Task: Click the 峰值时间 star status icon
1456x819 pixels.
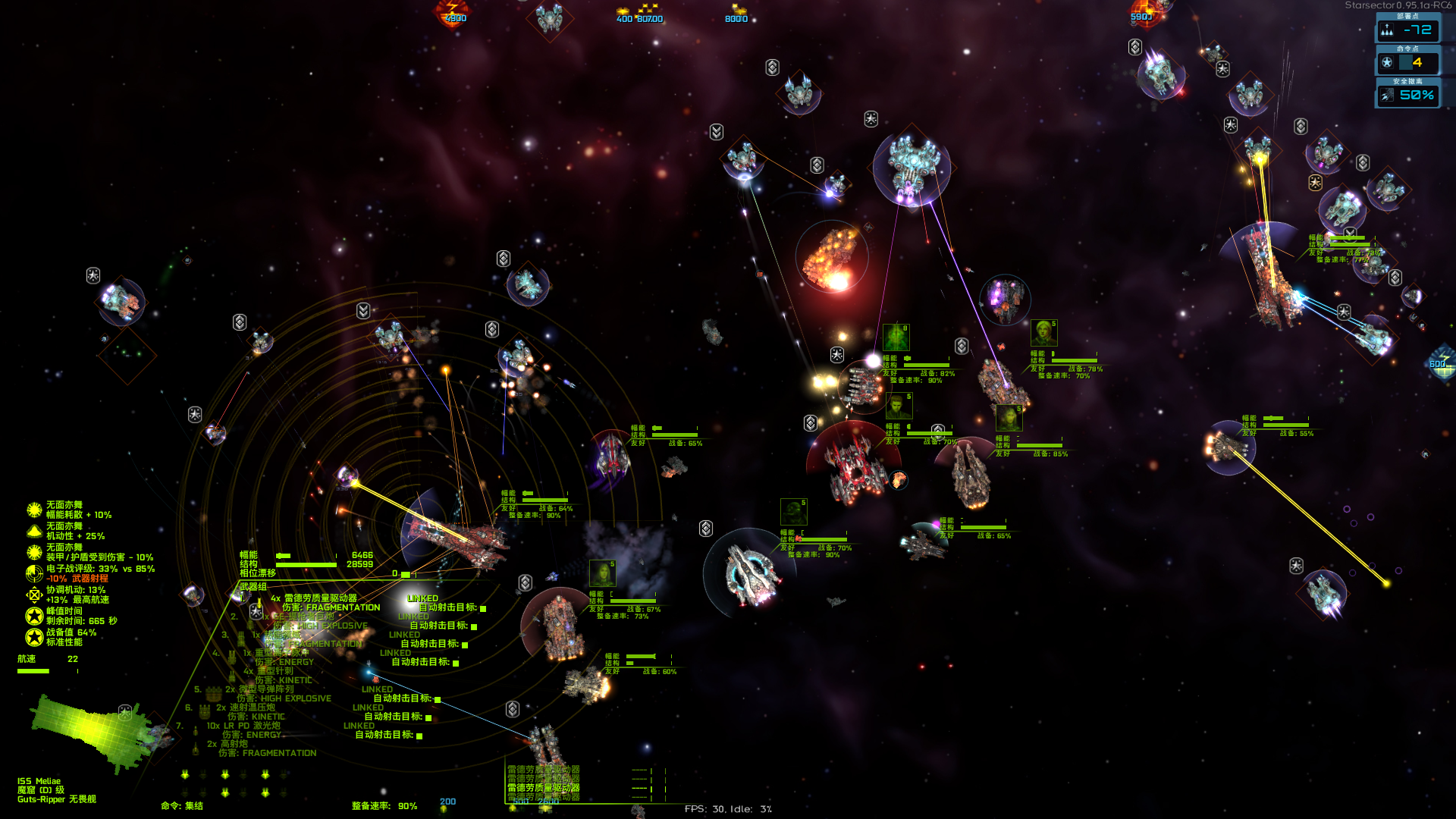Action: pyautogui.click(x=34, y=616)
